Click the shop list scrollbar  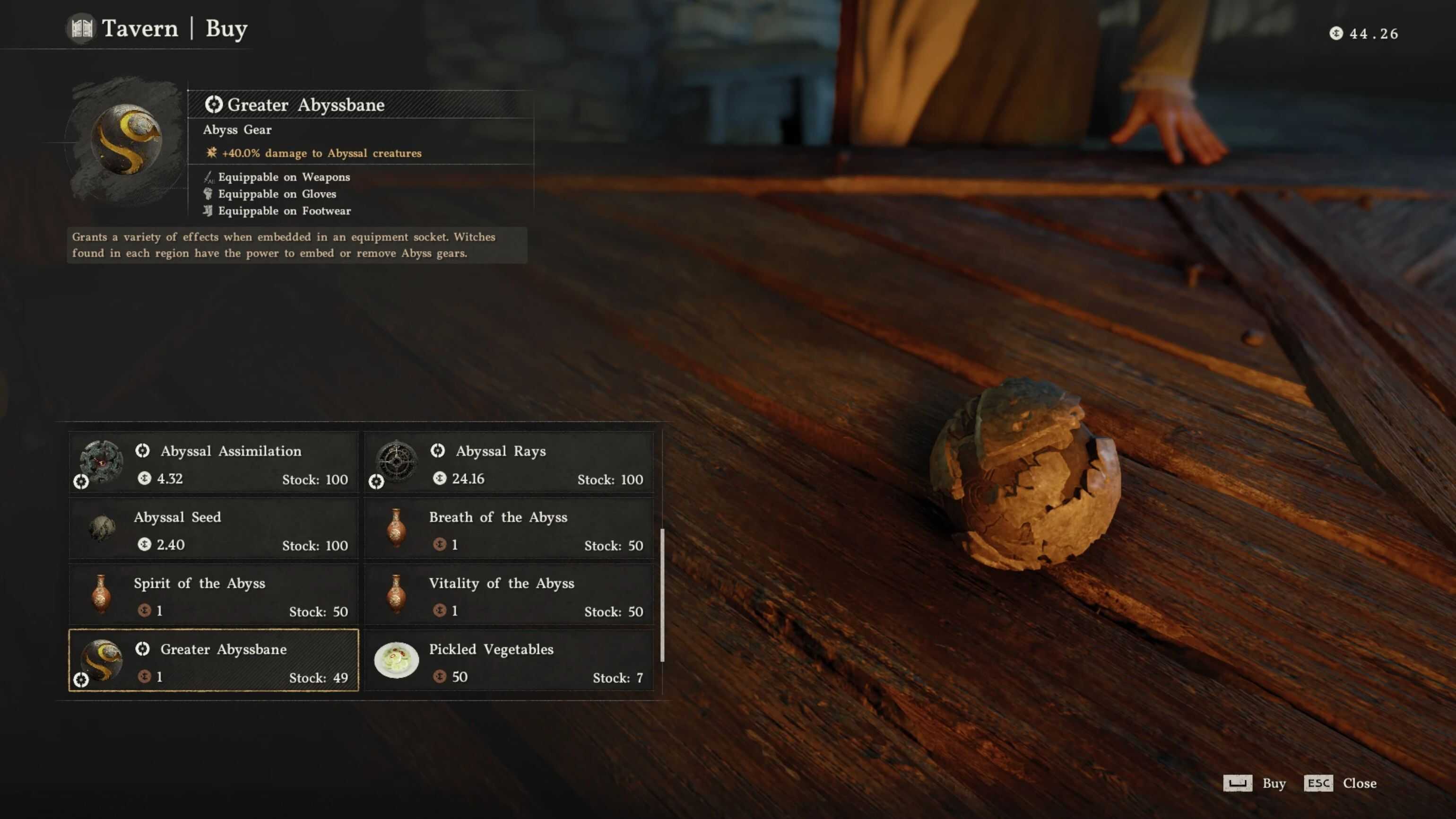coord(662,595)
